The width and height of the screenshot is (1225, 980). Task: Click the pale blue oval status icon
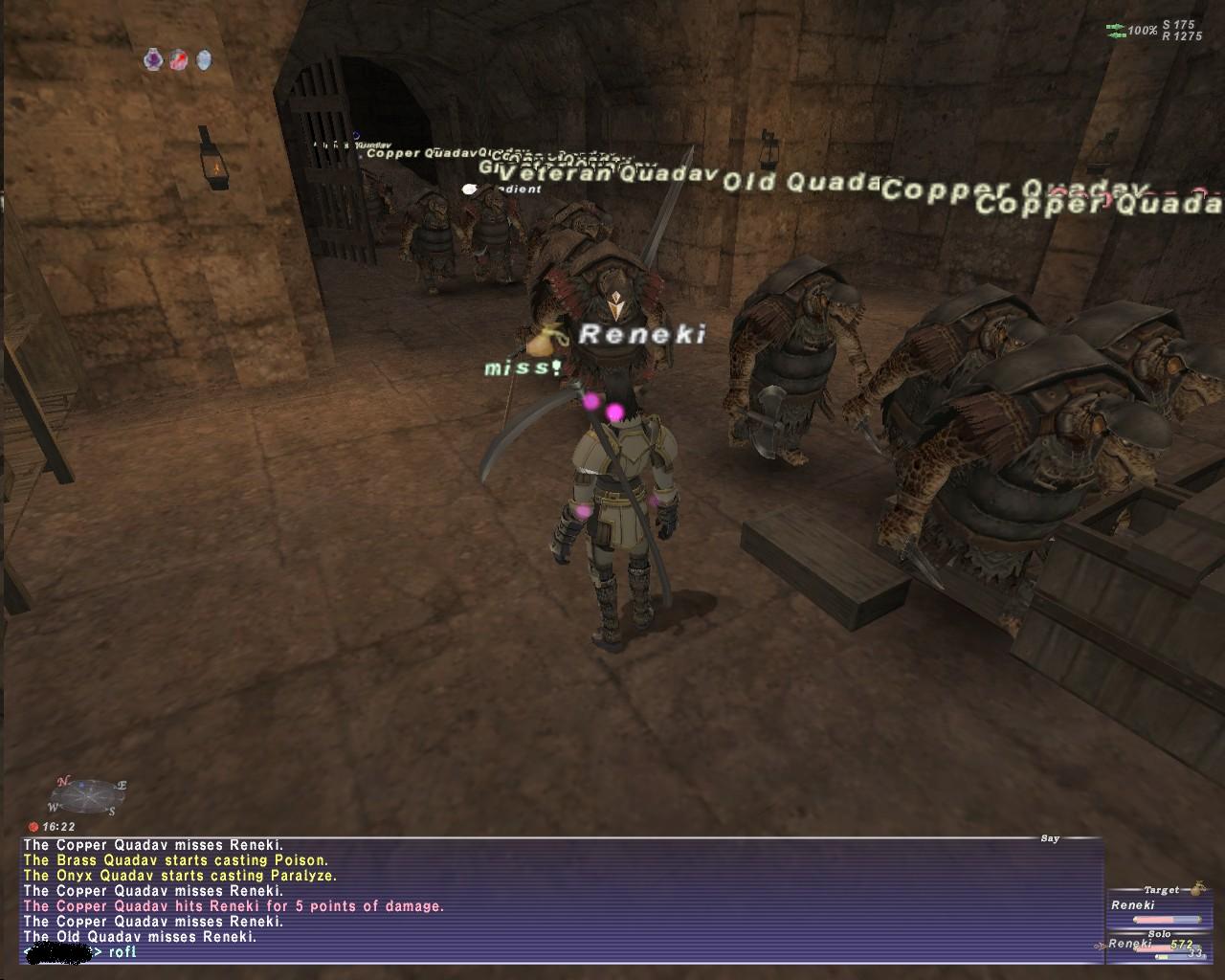(x=204, y=60)
